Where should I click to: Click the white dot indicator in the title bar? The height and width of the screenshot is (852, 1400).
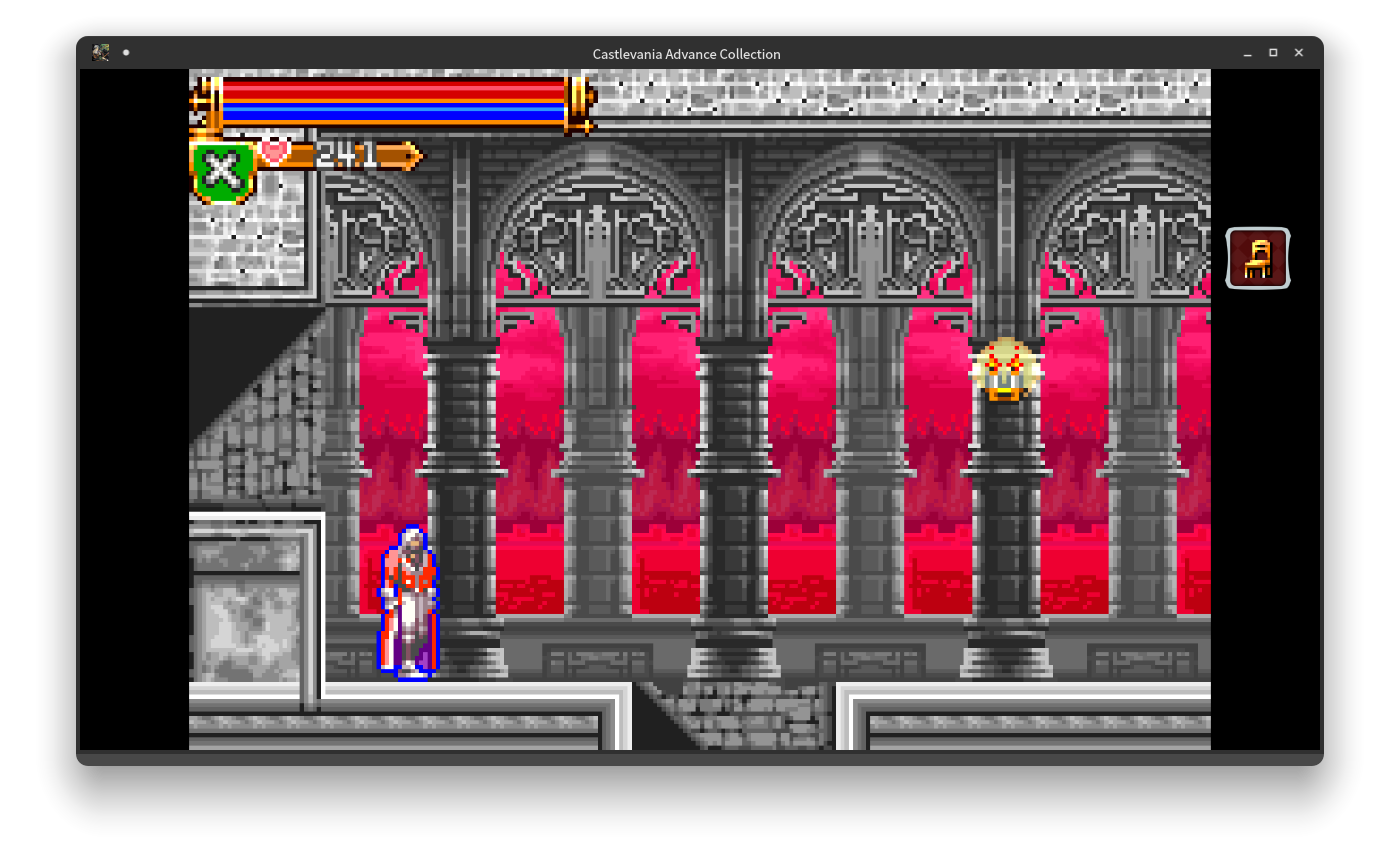point(126,52)
